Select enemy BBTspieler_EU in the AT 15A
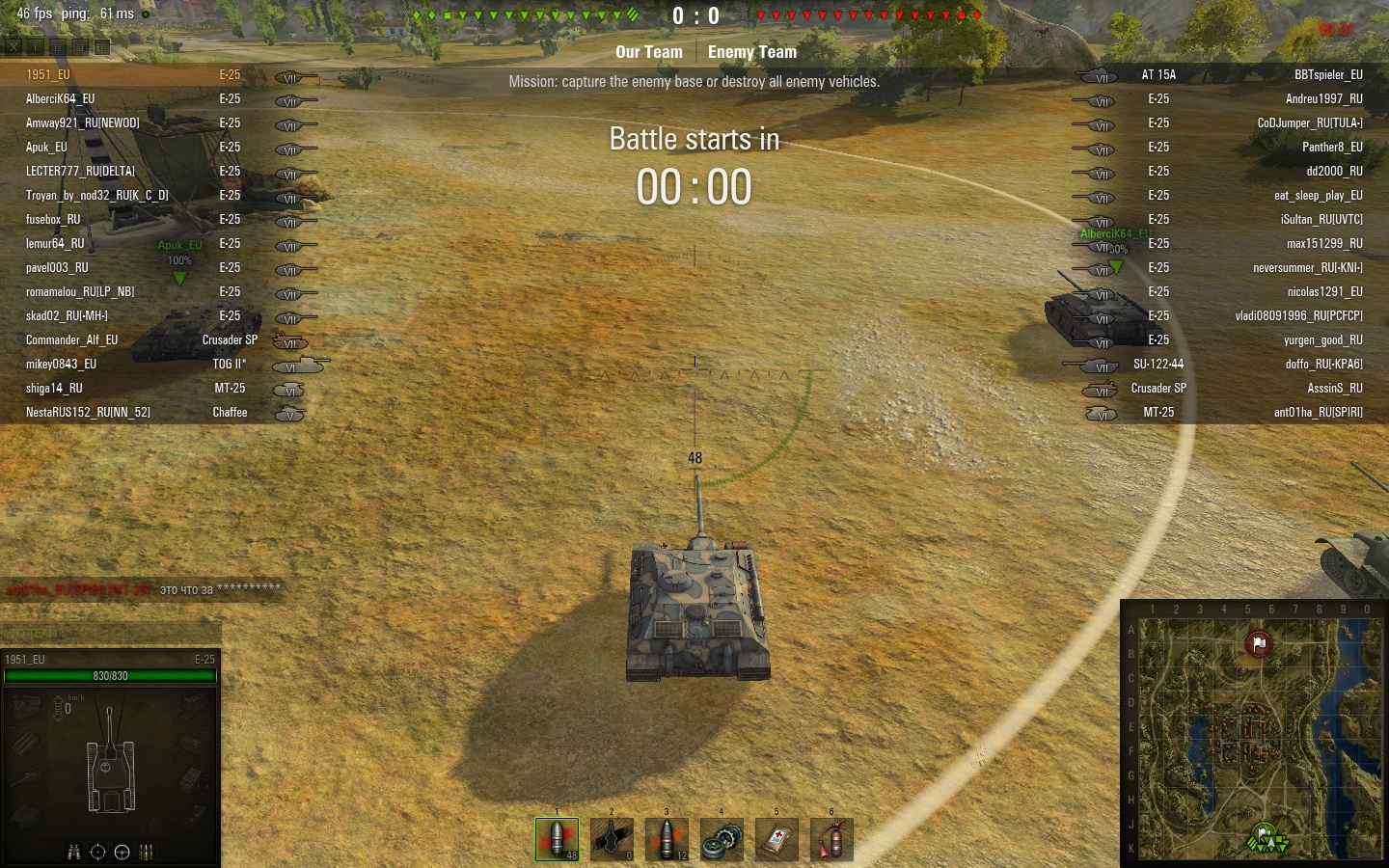1389x868 pixels. click(x=1327, y=74)
